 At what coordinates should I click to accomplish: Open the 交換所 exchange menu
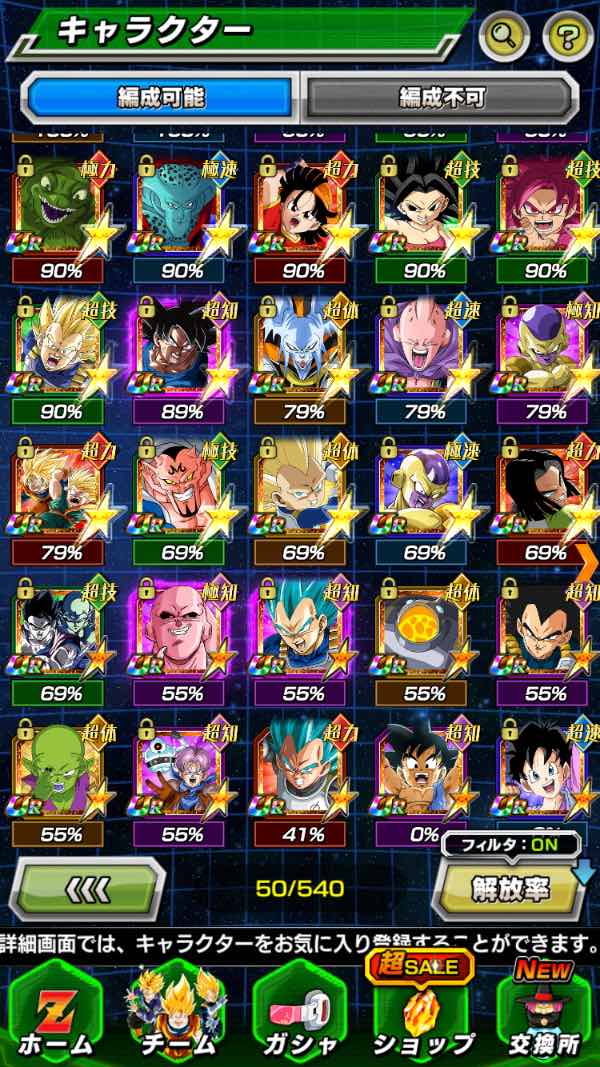(x=543, y=1012)
